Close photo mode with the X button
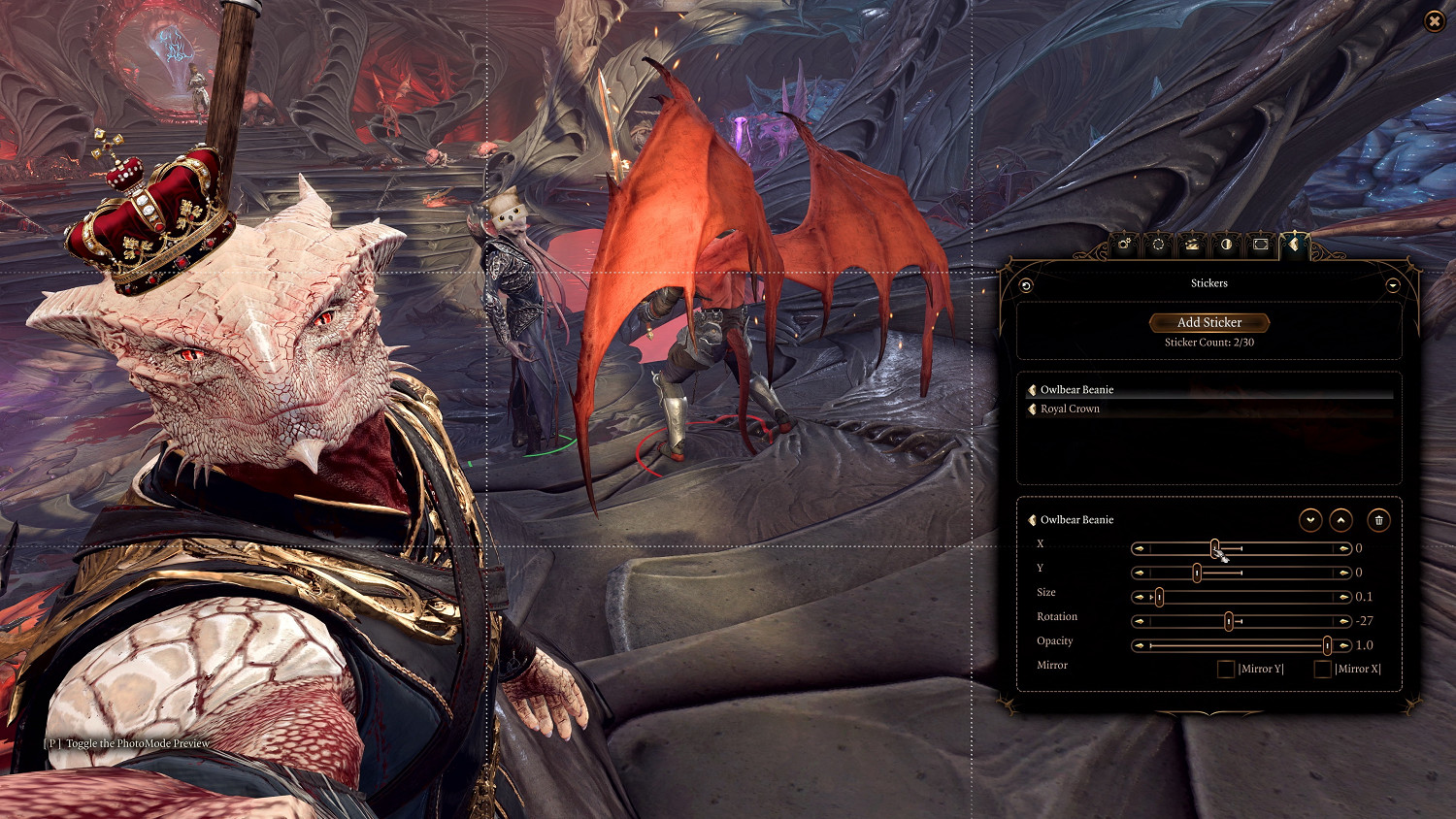 (1434, 21)
